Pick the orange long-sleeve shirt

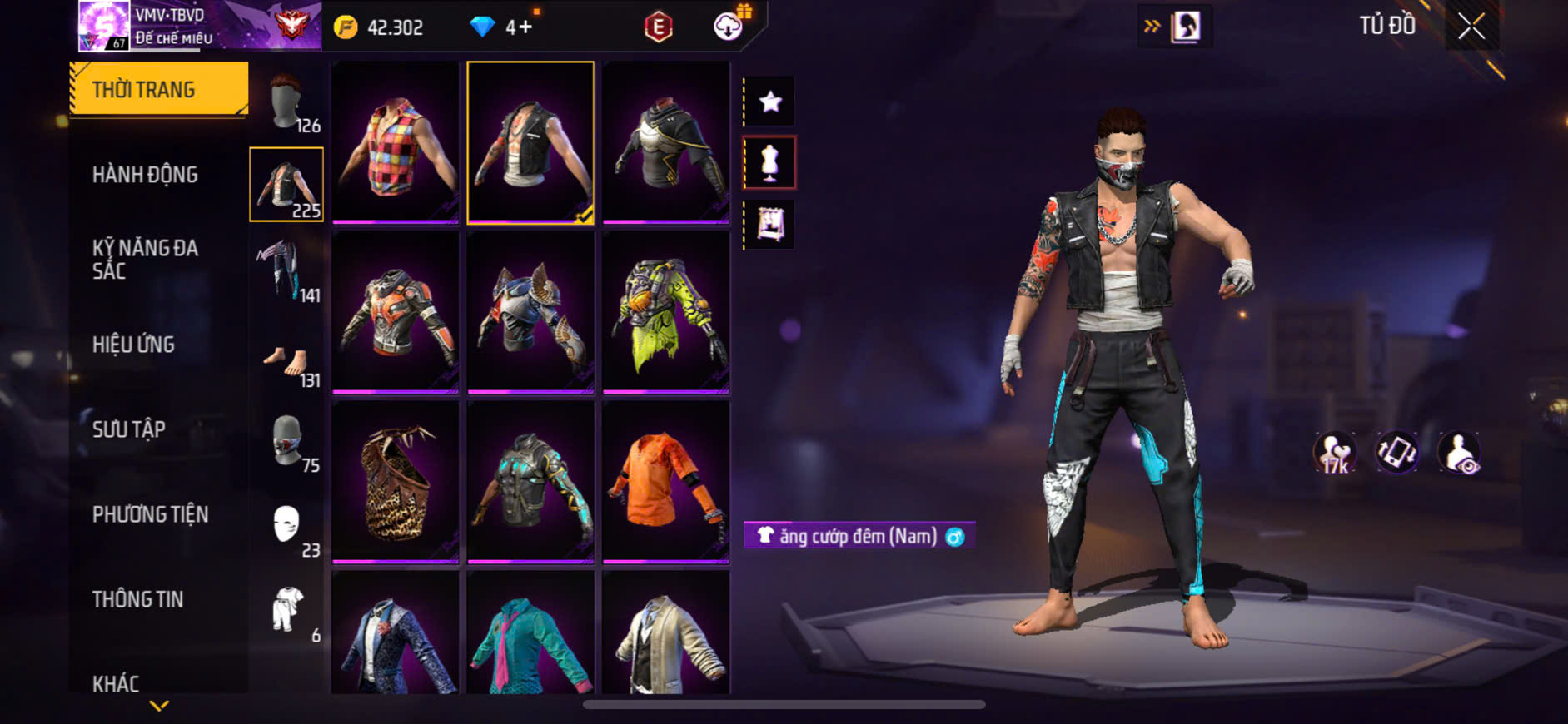pos(665,482)
